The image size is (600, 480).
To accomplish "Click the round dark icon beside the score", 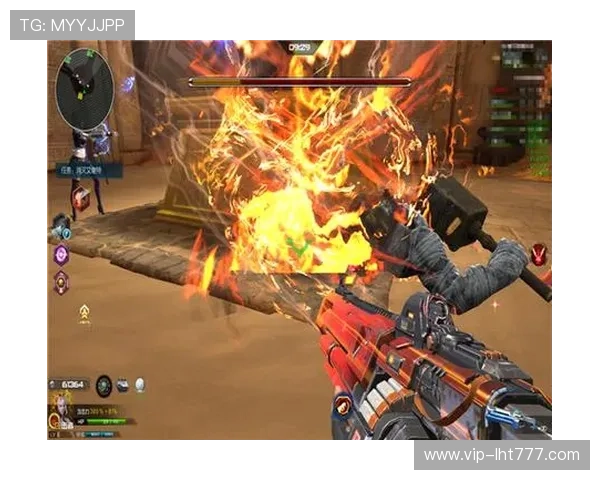I will [x=104, y=384].
